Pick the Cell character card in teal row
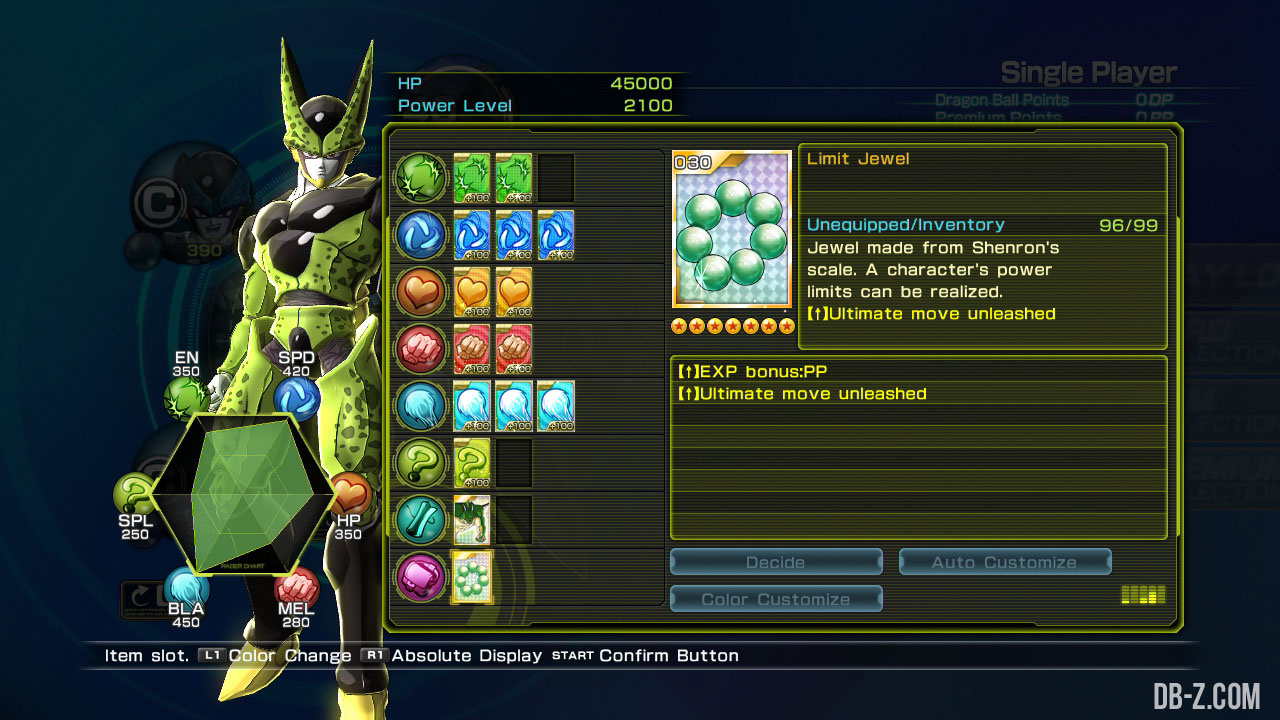Image resolution: width=1280 pixels, height=720 pixels. 472,520
